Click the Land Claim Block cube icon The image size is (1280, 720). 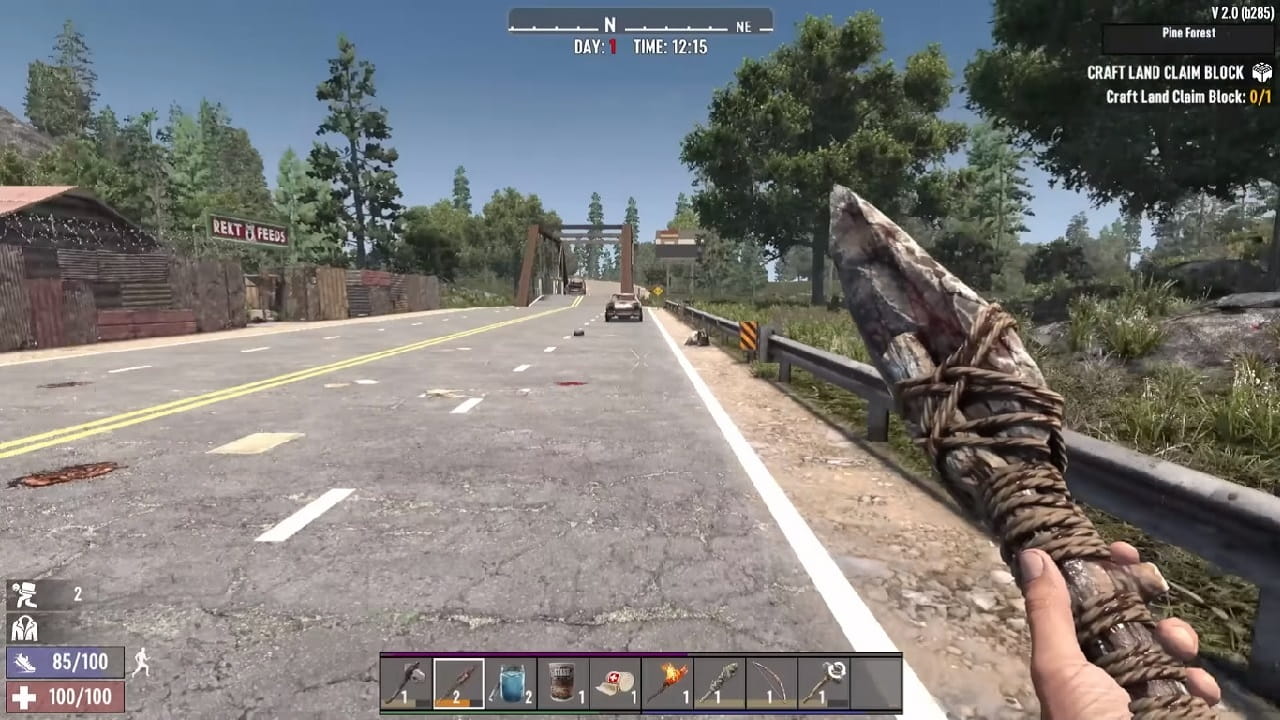1262,72
